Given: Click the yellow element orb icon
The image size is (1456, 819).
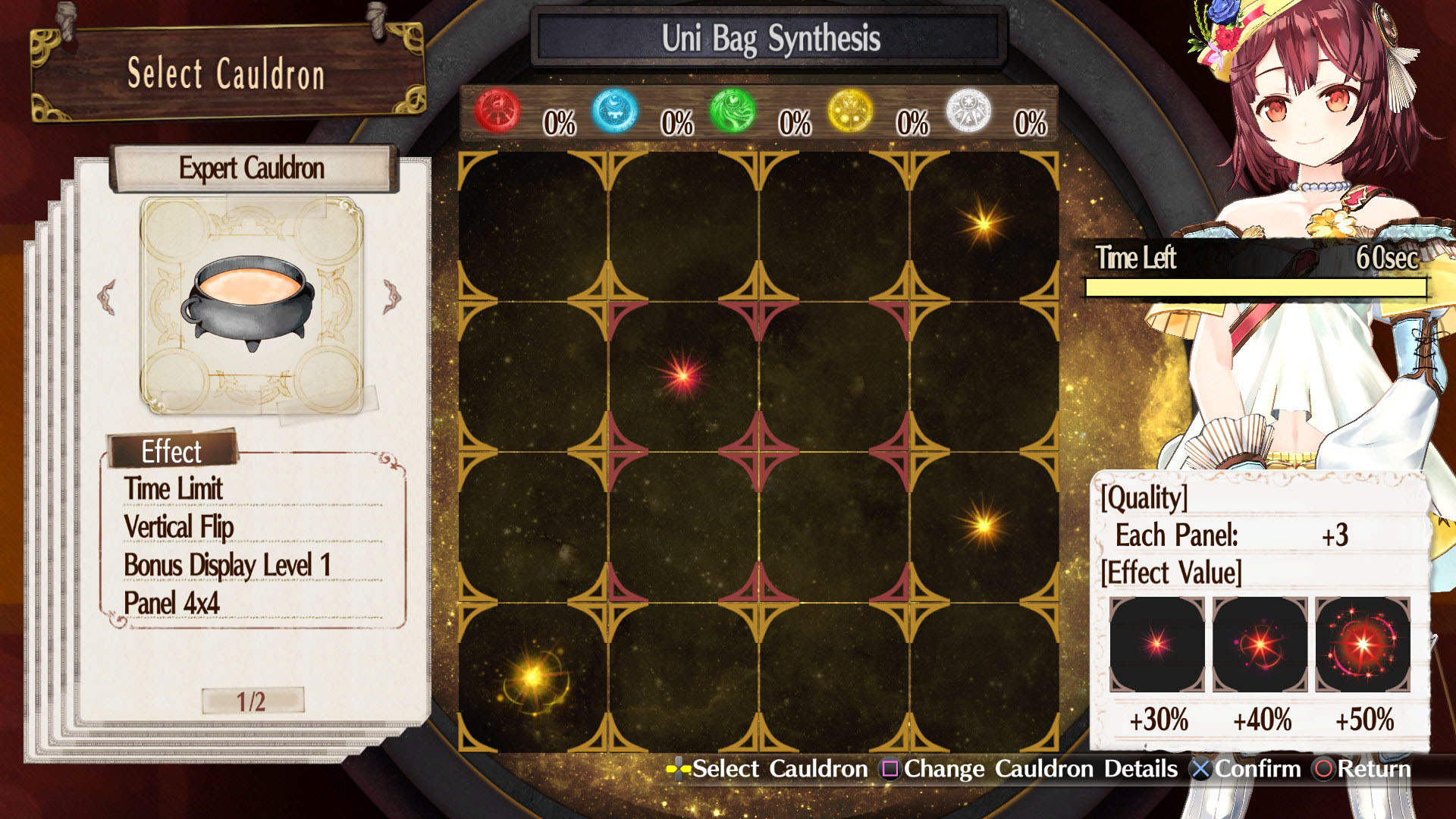Looking at the screenshot, I should (x=850, y=111).
